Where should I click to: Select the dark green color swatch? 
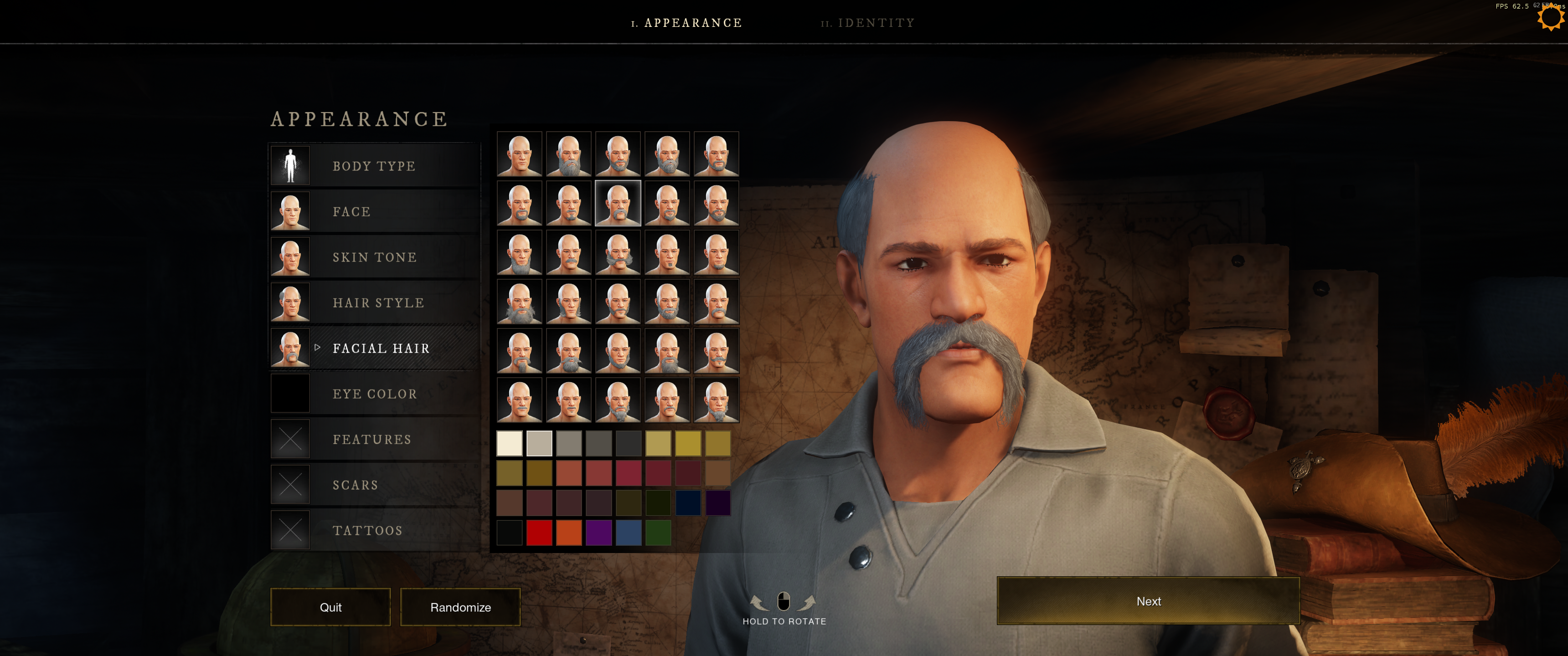658,533
